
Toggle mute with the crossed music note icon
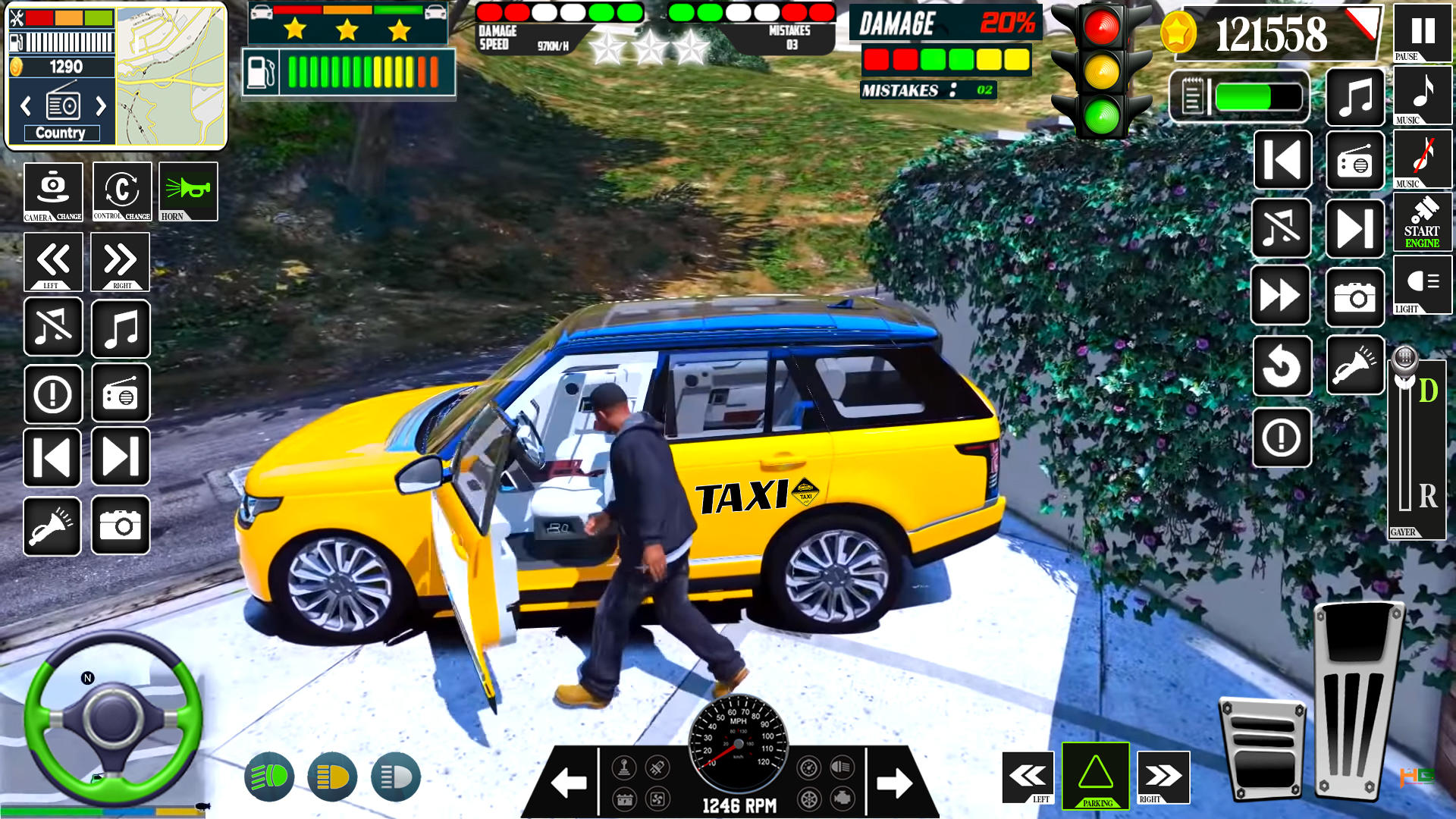point(1282,228)
